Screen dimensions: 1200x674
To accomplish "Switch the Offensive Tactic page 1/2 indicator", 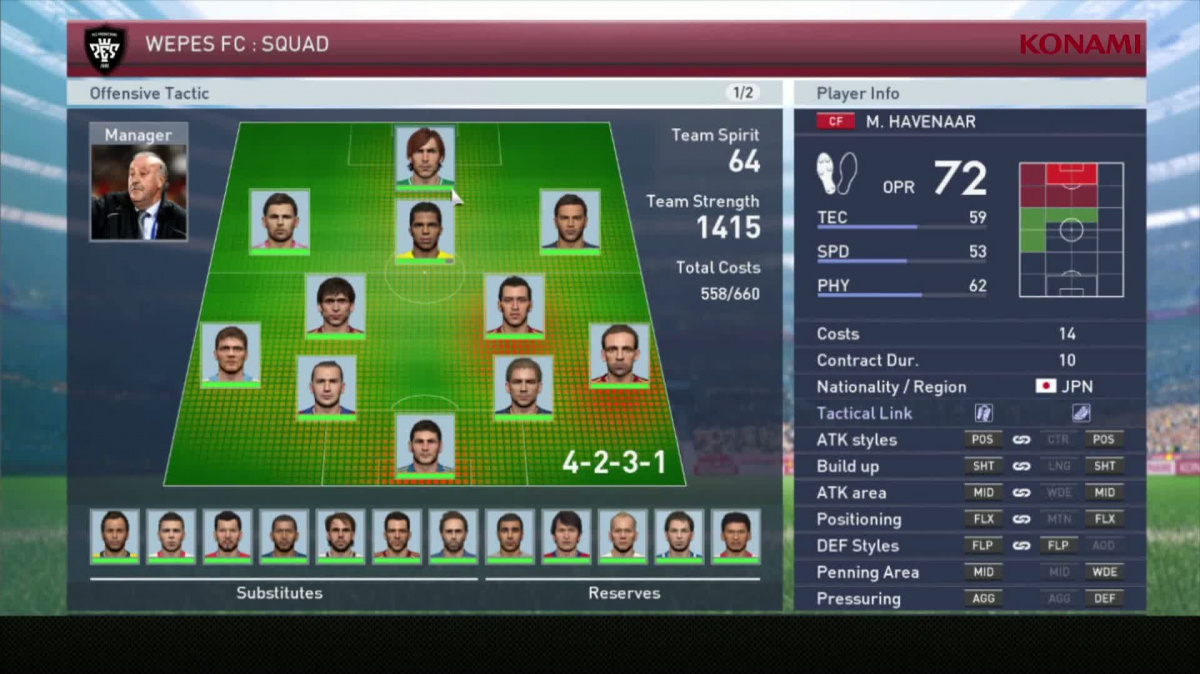I will [743, 93].
